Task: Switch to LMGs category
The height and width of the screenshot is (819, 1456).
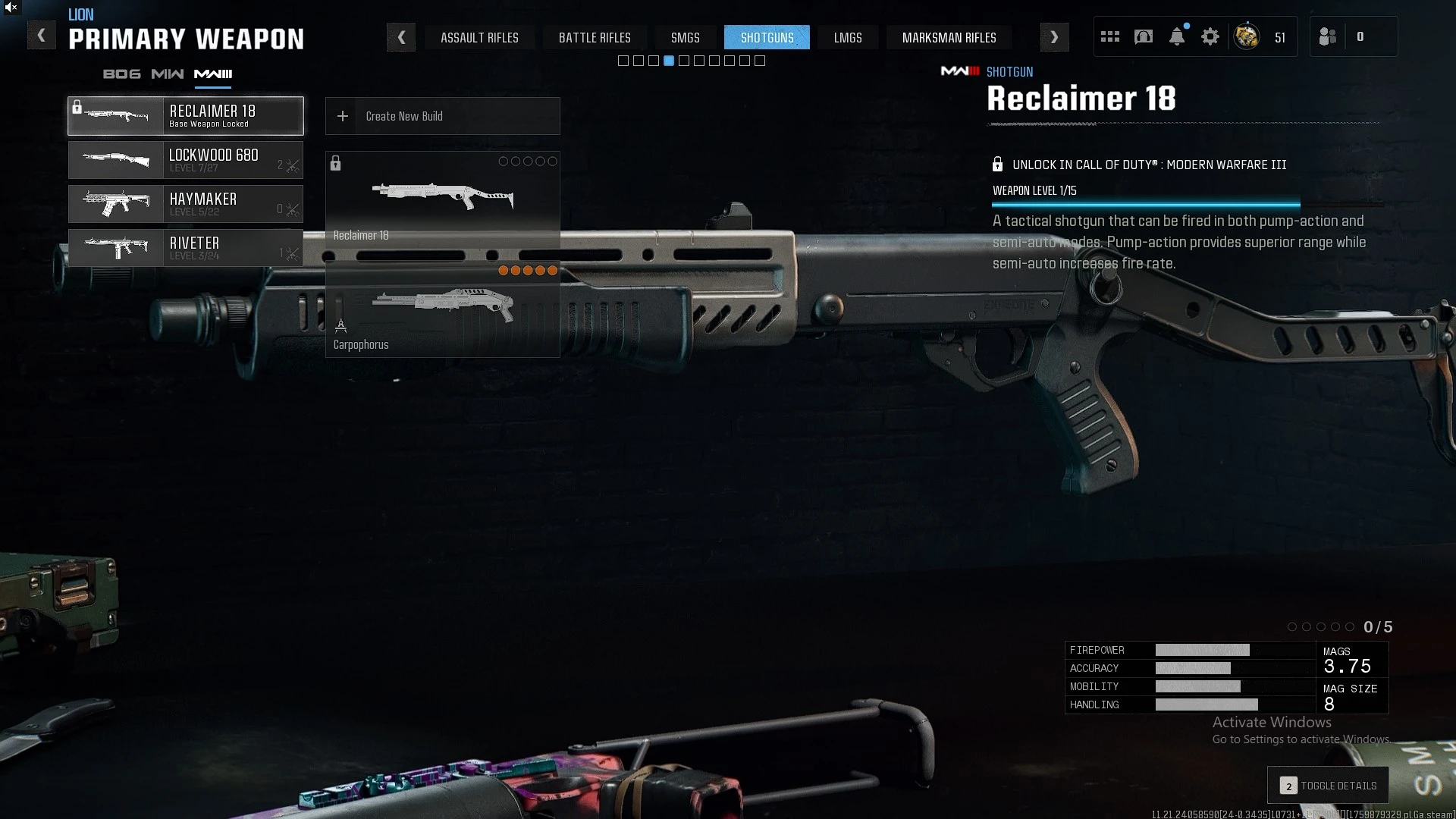Action: click(x=847, y=37)
